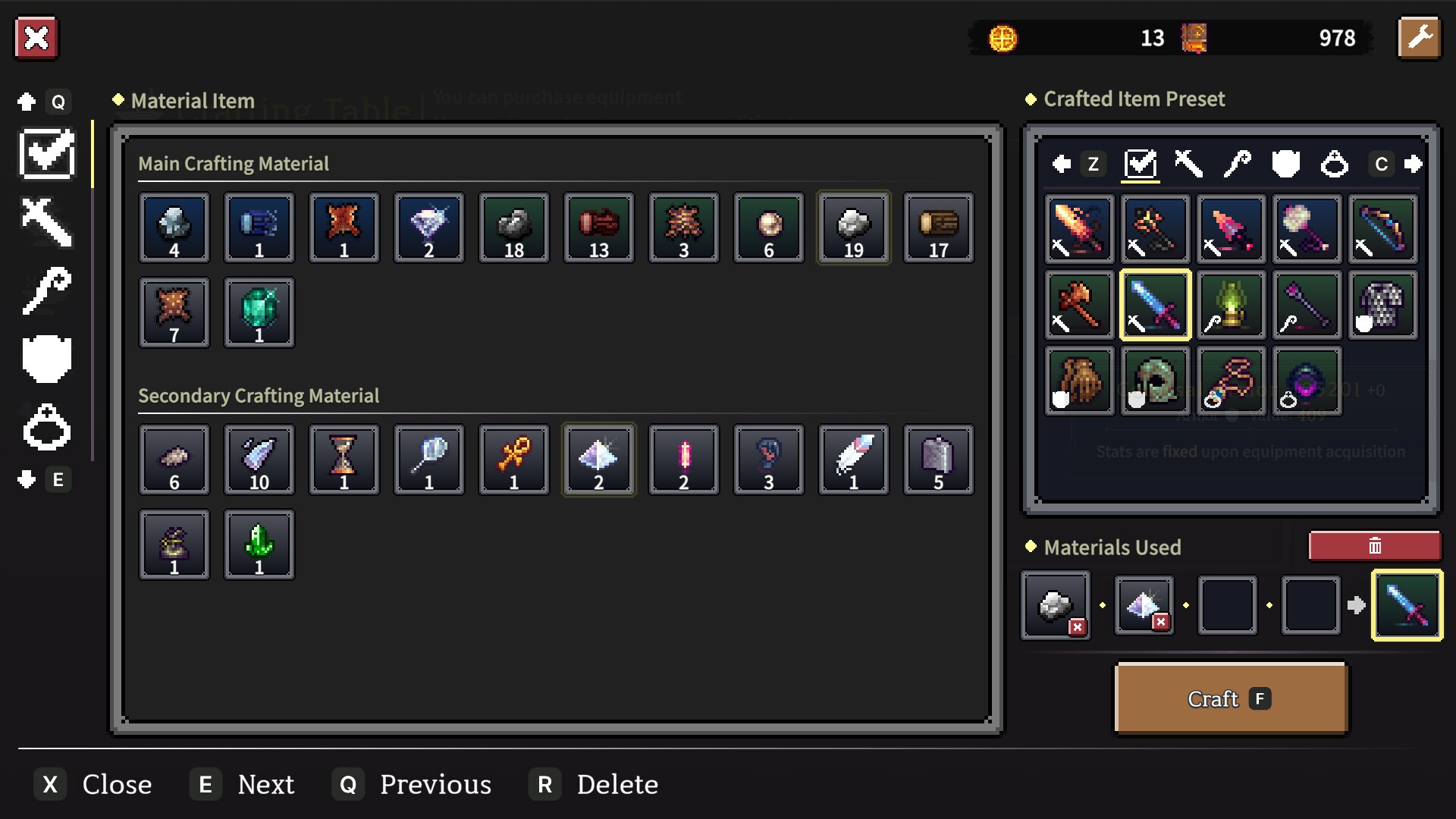Click the gold coin currency icon
Image resolution: width=1456 pixels, height=819 pixels.
pos(1001,38)
